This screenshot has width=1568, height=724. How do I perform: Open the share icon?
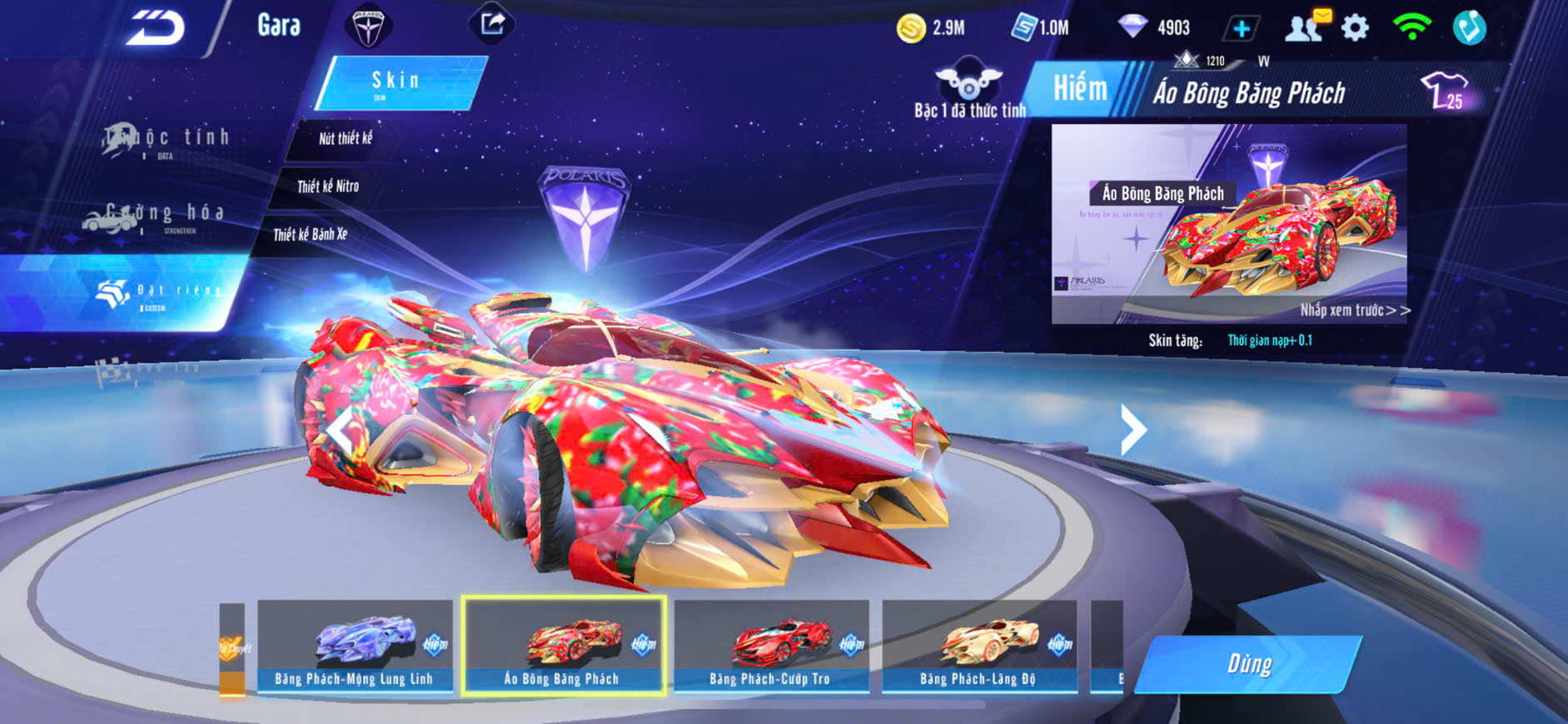pyautogui.click(x=492, y=24)
